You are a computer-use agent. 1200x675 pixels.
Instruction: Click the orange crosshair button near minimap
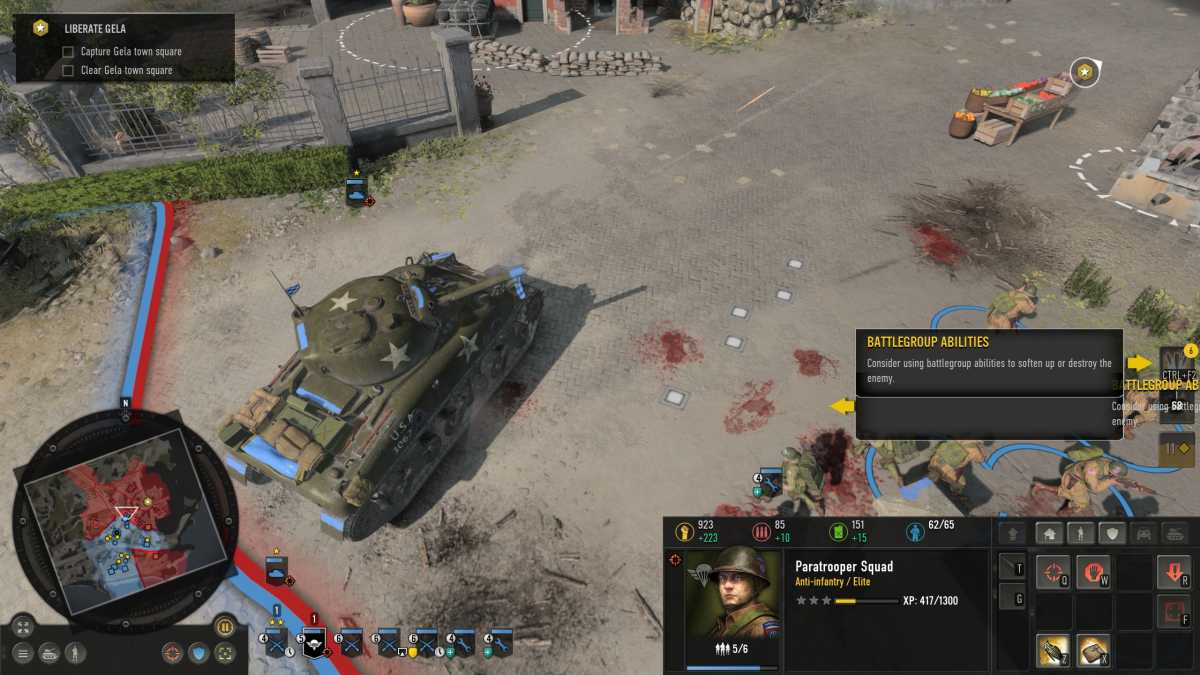pyautogui.click(x=173, y=653)
